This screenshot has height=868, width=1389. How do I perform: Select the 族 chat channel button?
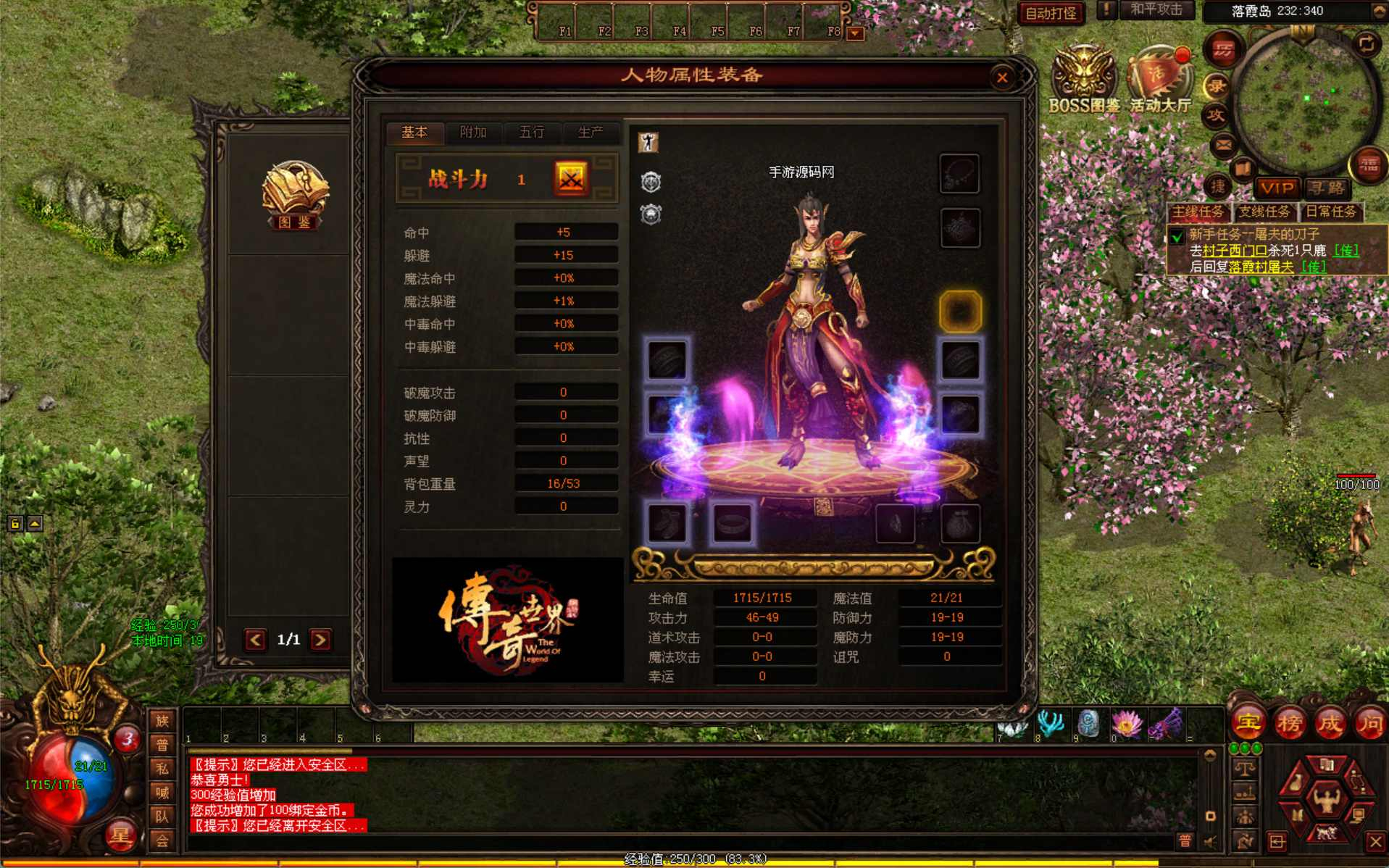coord(162,721)
